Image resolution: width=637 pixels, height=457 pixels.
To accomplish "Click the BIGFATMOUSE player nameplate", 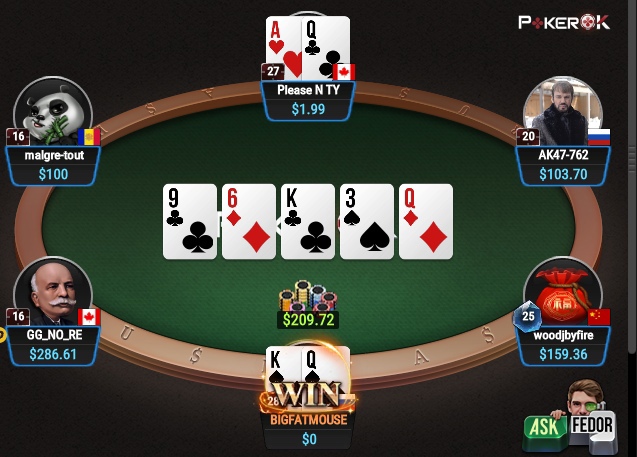I will (308, 429).
